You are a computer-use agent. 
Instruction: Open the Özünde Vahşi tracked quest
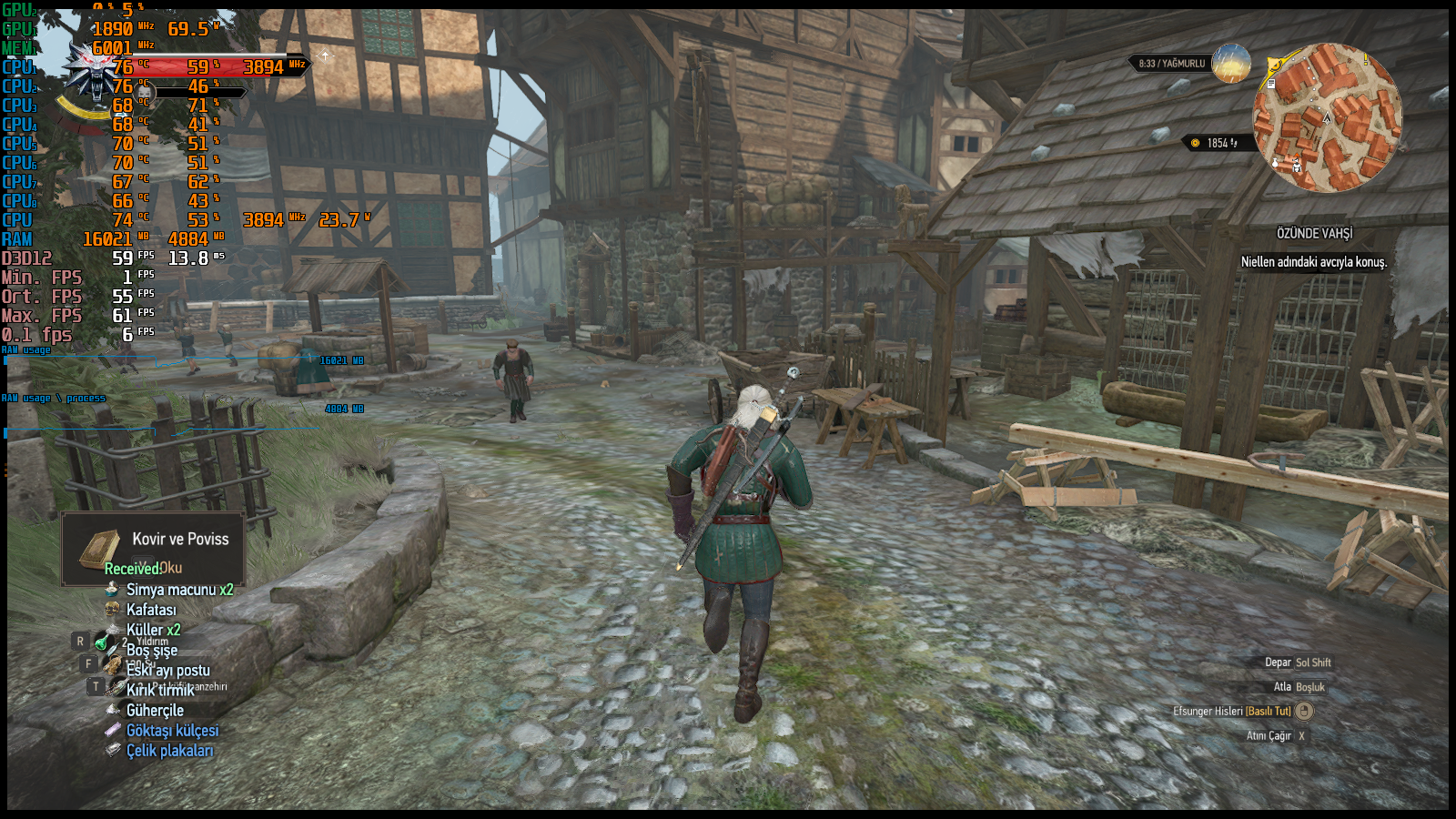point(1314,234)
